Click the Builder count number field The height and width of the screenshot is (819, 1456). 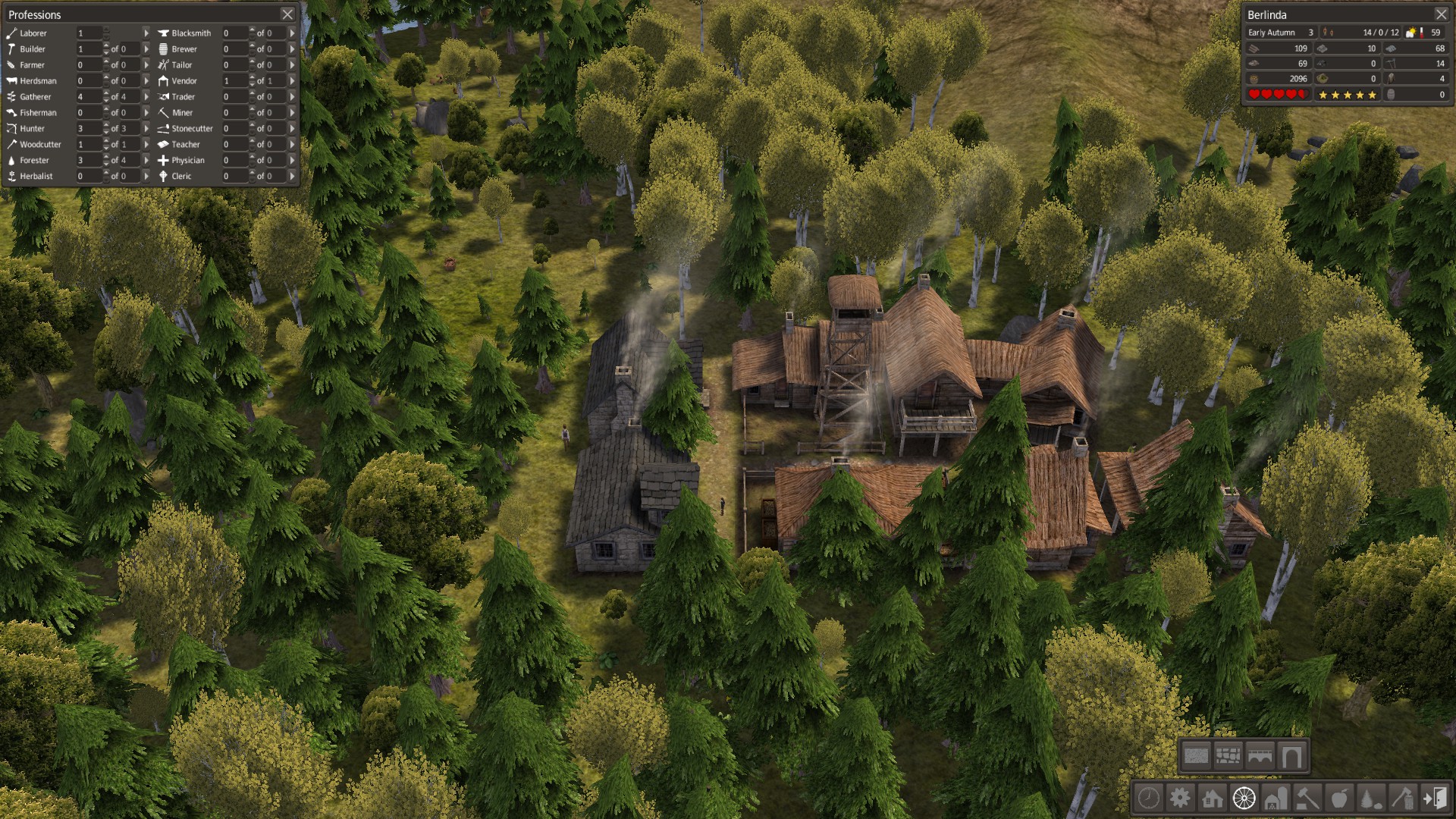click(x=88, y=49)
